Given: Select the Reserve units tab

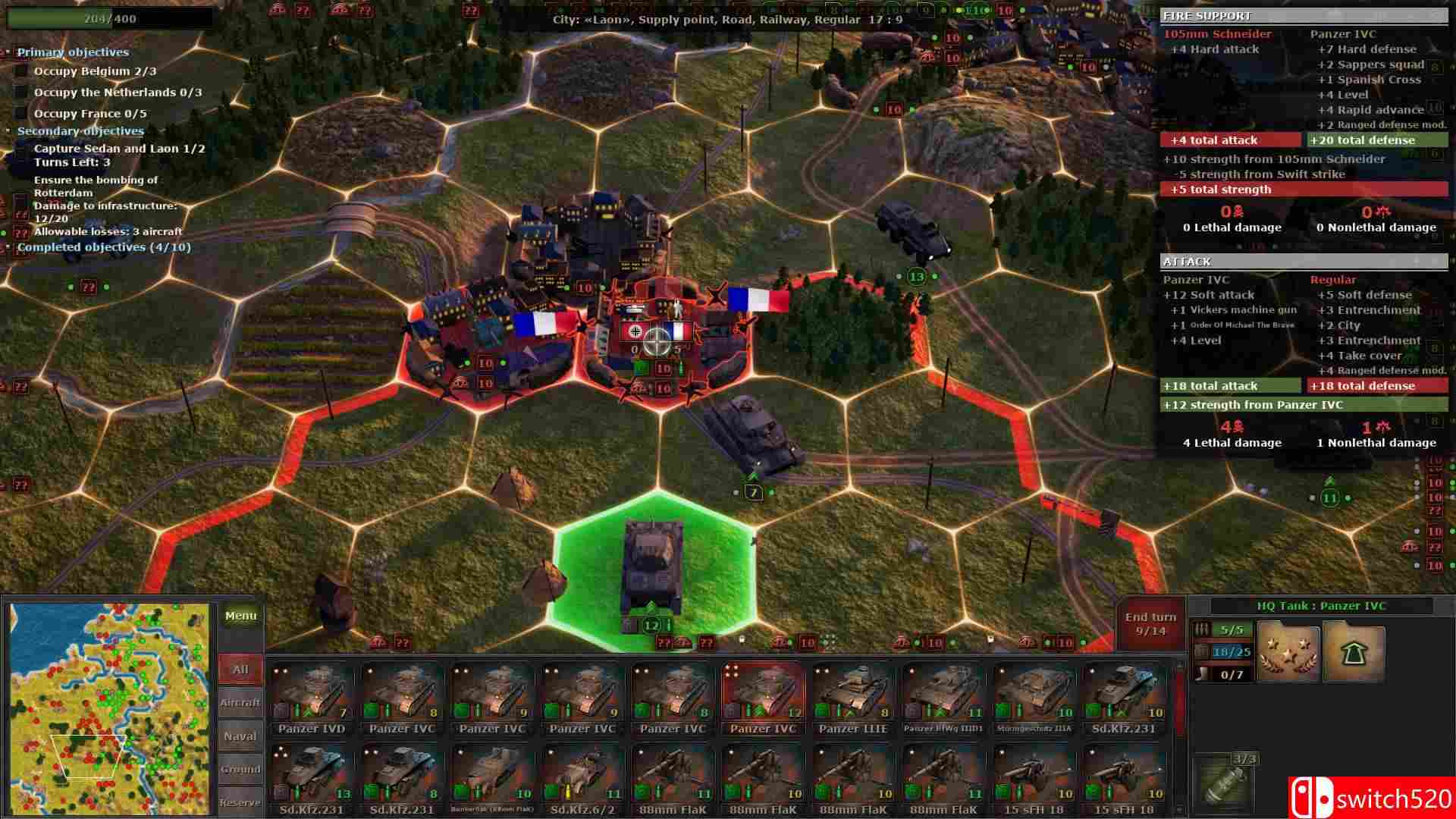Looking at the screenshot, I should point(240,801).
